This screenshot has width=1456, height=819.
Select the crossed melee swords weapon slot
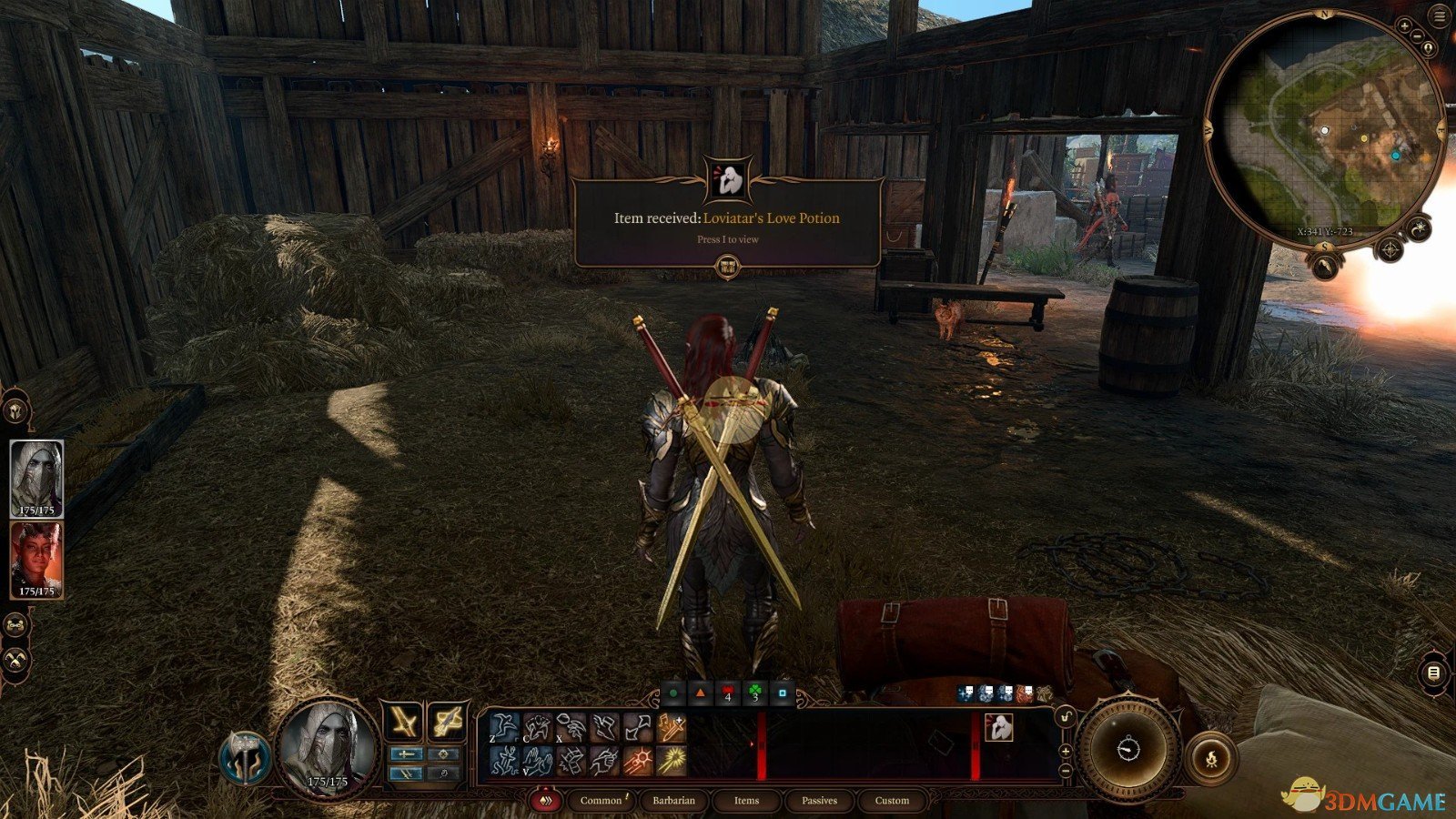(402, 722)
